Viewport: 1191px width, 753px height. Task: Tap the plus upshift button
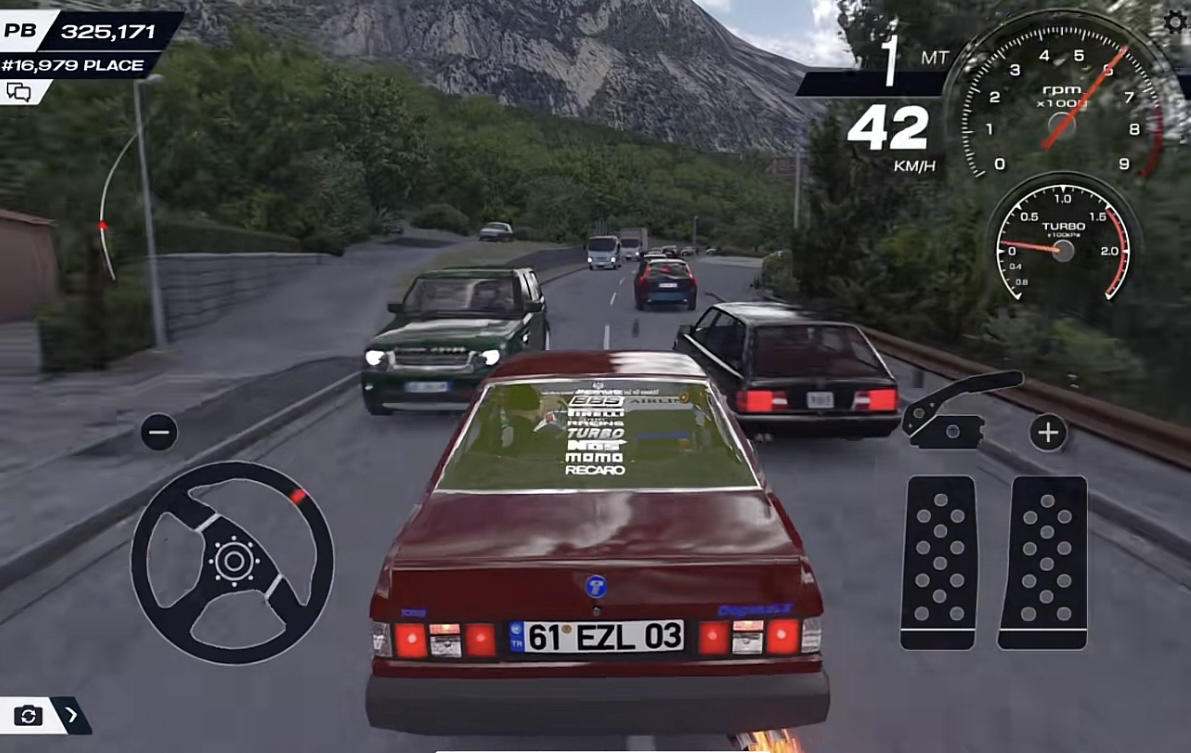[x=1048, y=432]
